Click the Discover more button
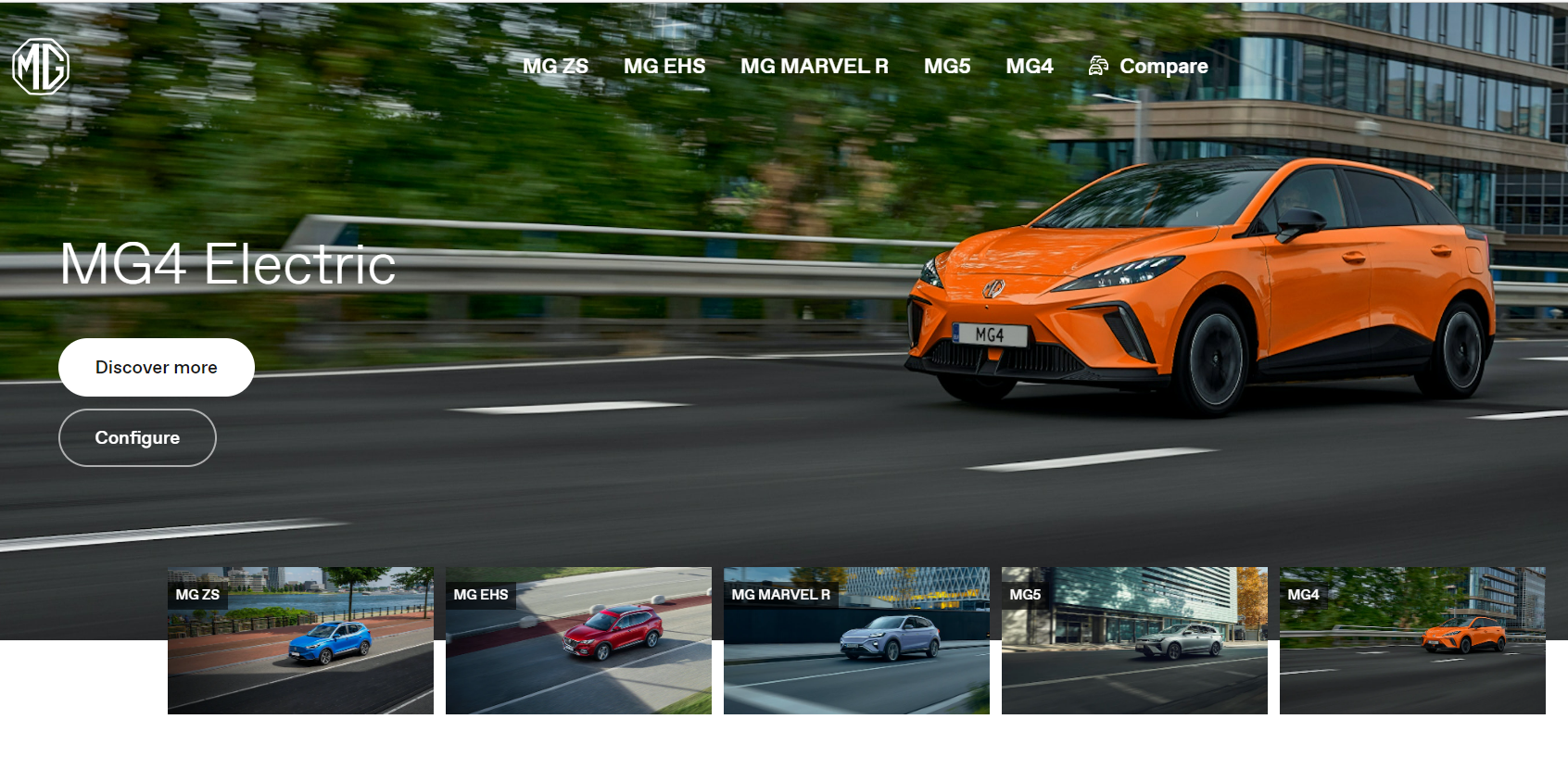Viewport: 1568px width, 757px height. (x=156, y=367)
